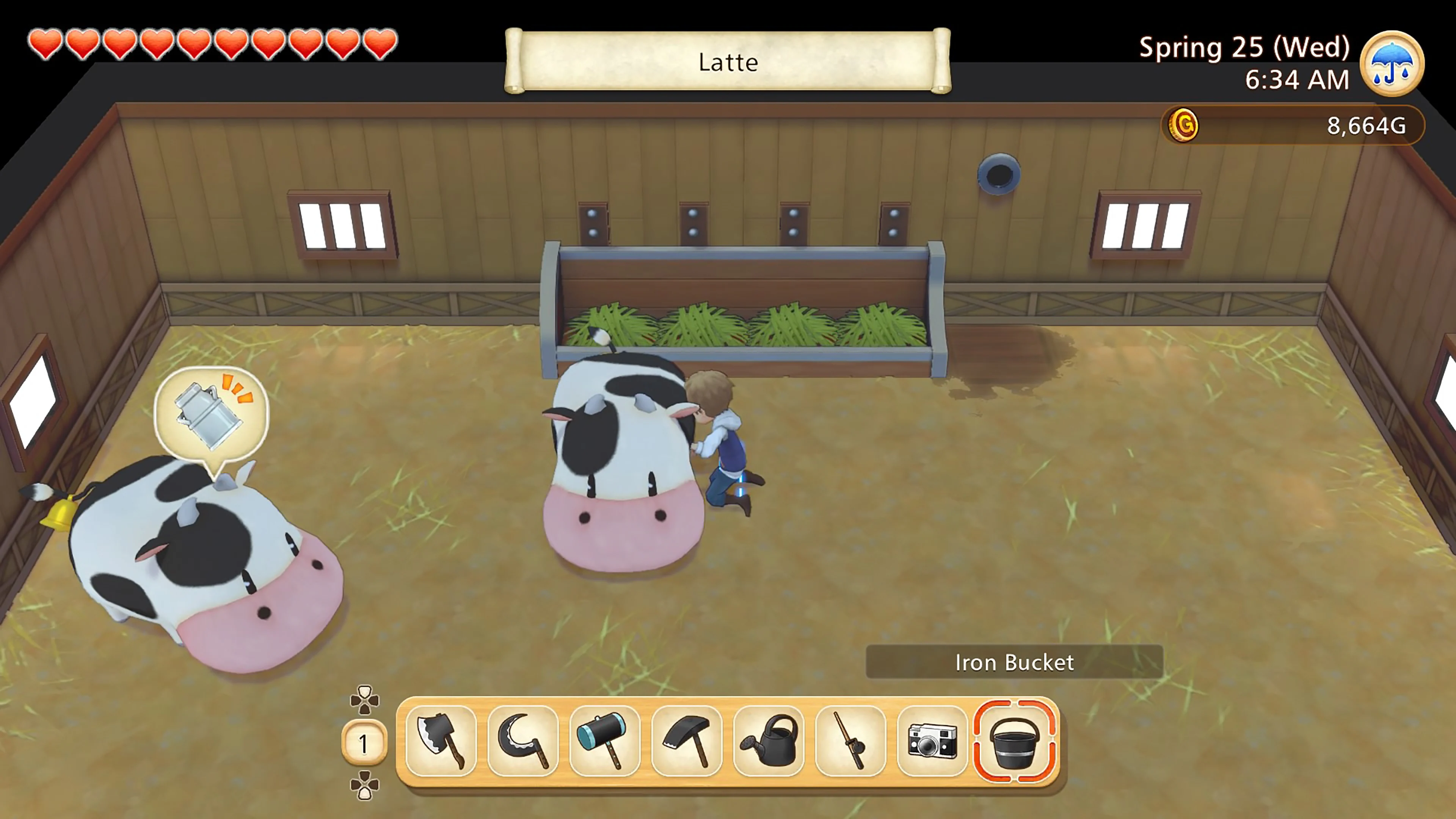1456x819 pixels.
Task: Click the toolbar slot number 1 indicator
Action: 364,743
